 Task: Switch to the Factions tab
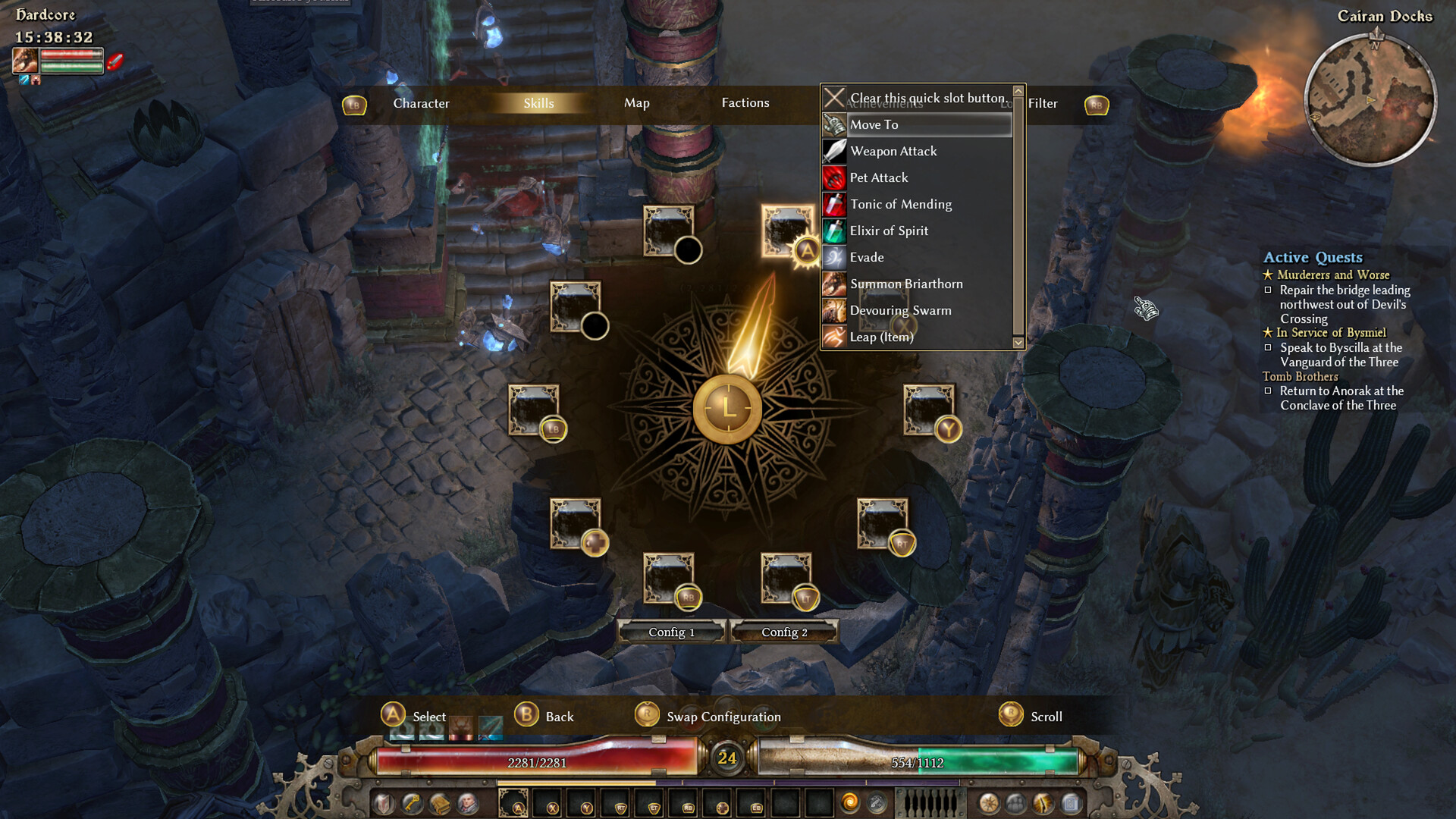tap(745, 103)
